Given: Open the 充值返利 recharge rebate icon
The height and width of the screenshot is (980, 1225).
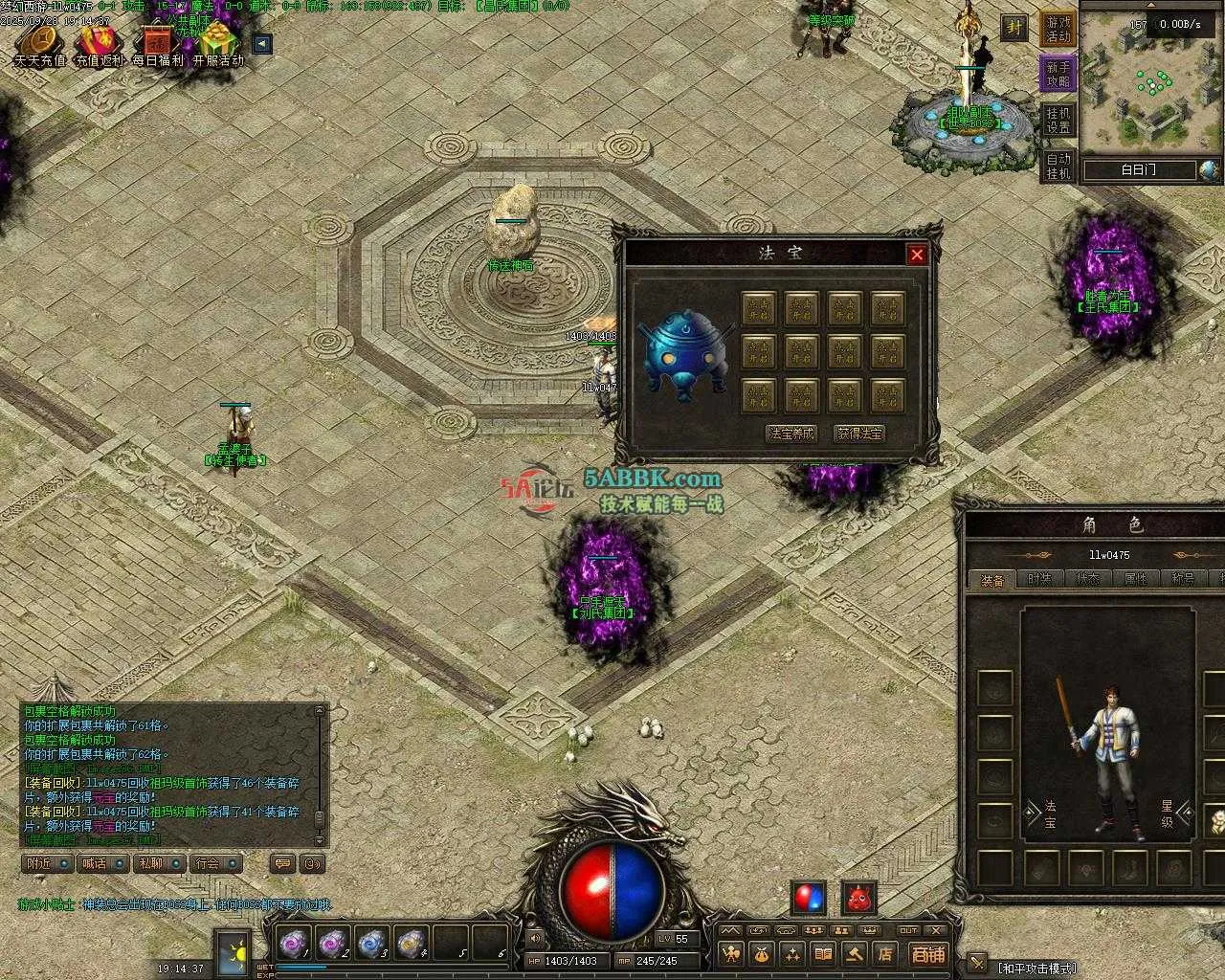Looking at the screenshot, I should coord(100,44).
